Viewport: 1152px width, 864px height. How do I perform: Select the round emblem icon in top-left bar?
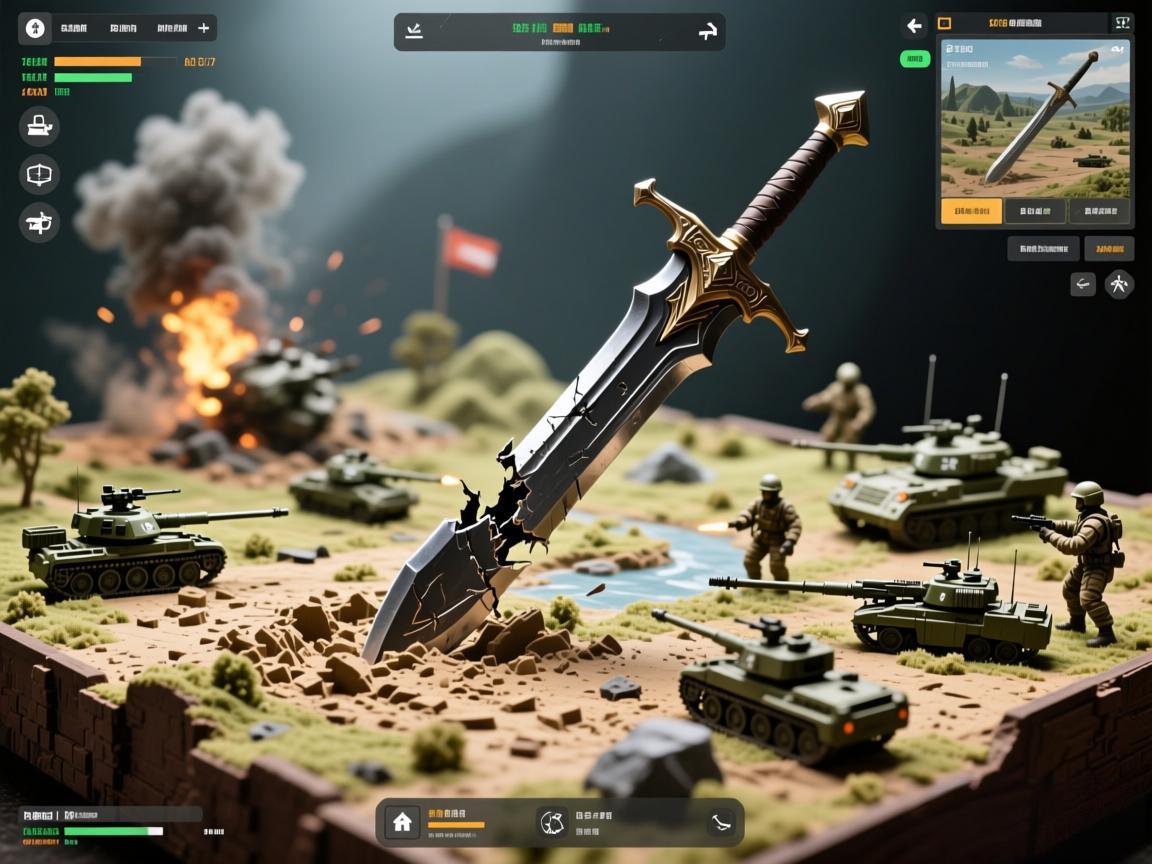coord(35,29)
